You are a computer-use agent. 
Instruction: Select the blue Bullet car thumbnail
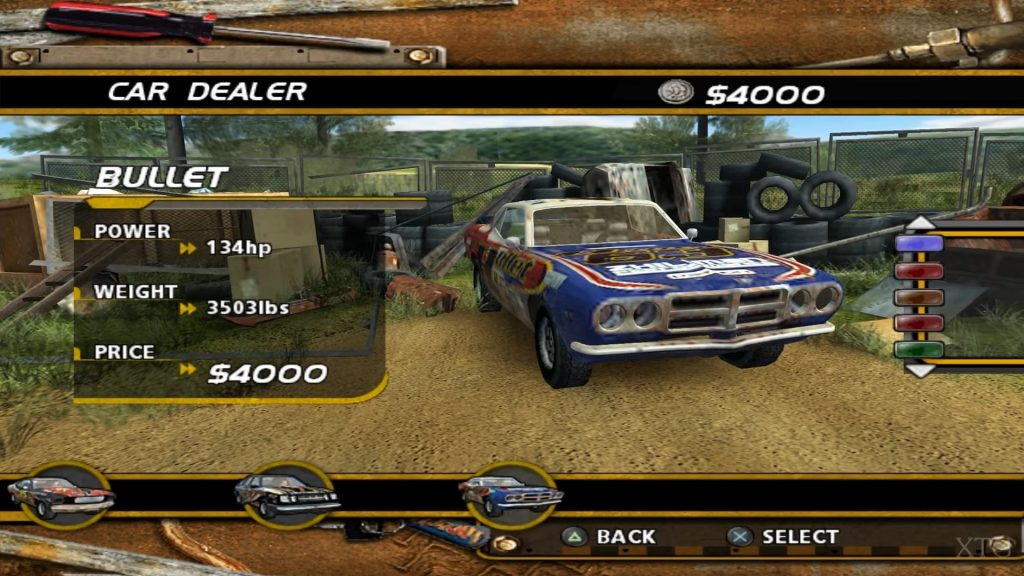[x=511, y=493]
